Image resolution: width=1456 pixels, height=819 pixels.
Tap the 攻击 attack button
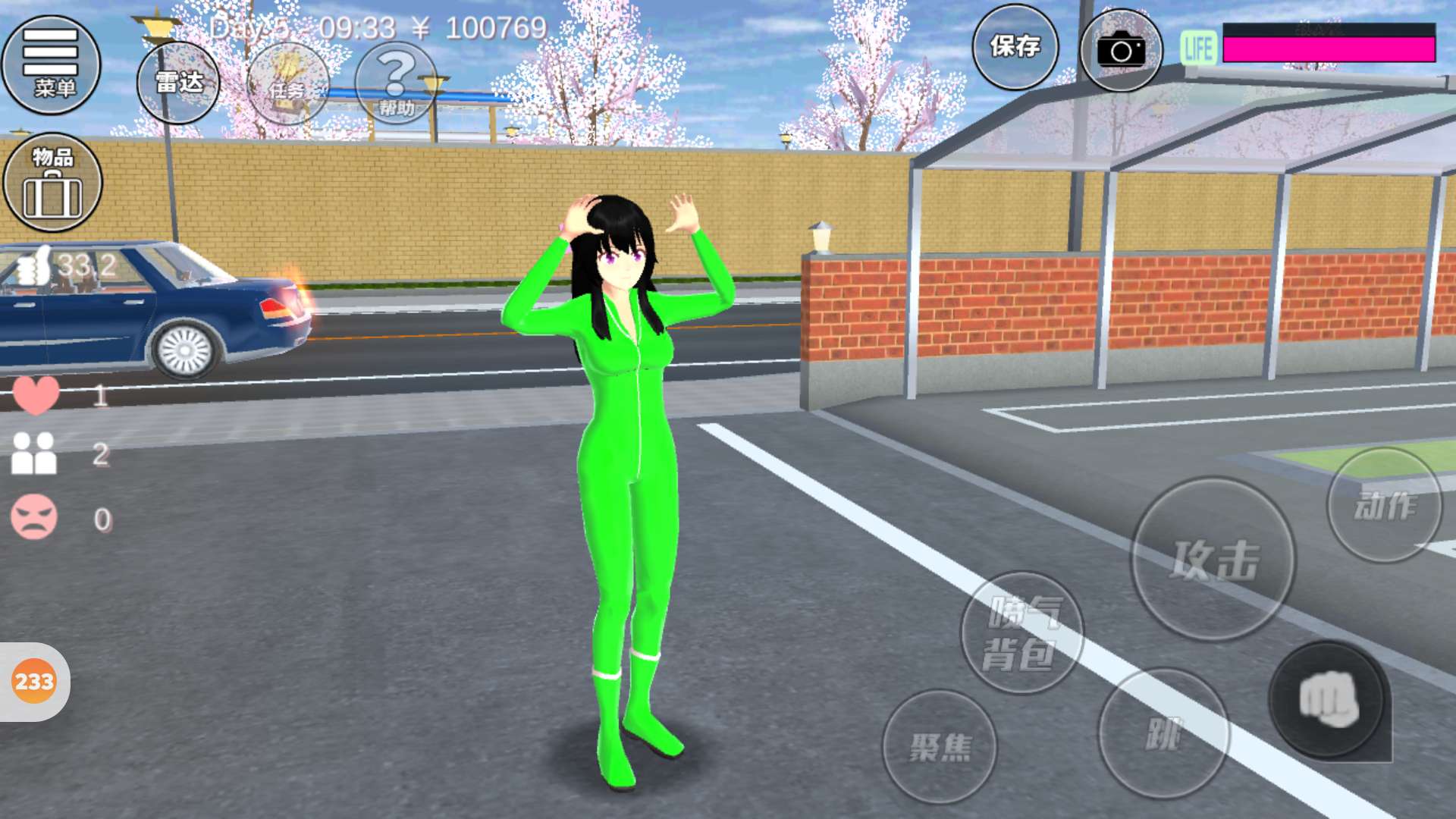pyautogui.click(x=1213, y=560)
